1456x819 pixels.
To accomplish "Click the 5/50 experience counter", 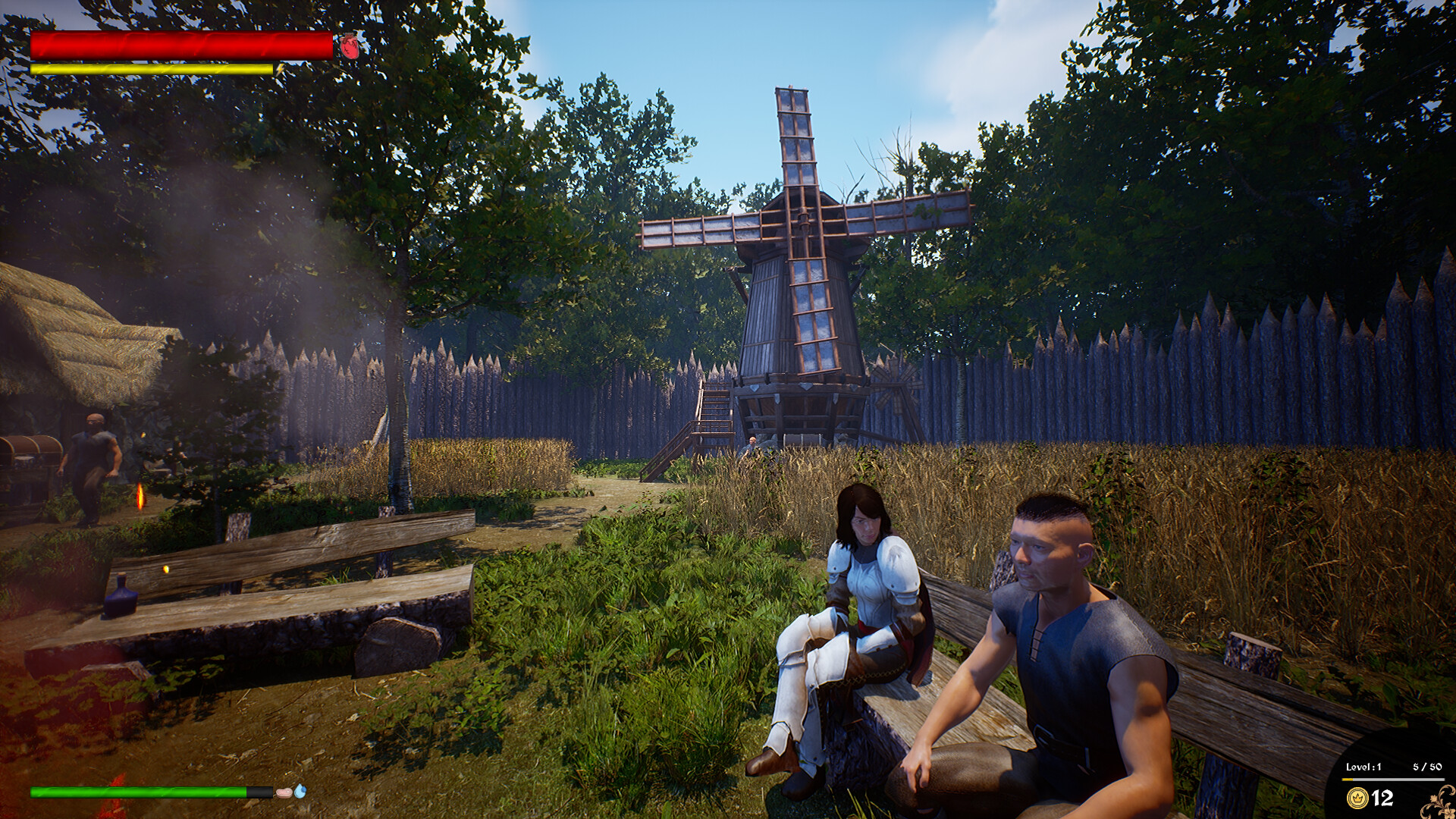I will [x=1429, y=767].
